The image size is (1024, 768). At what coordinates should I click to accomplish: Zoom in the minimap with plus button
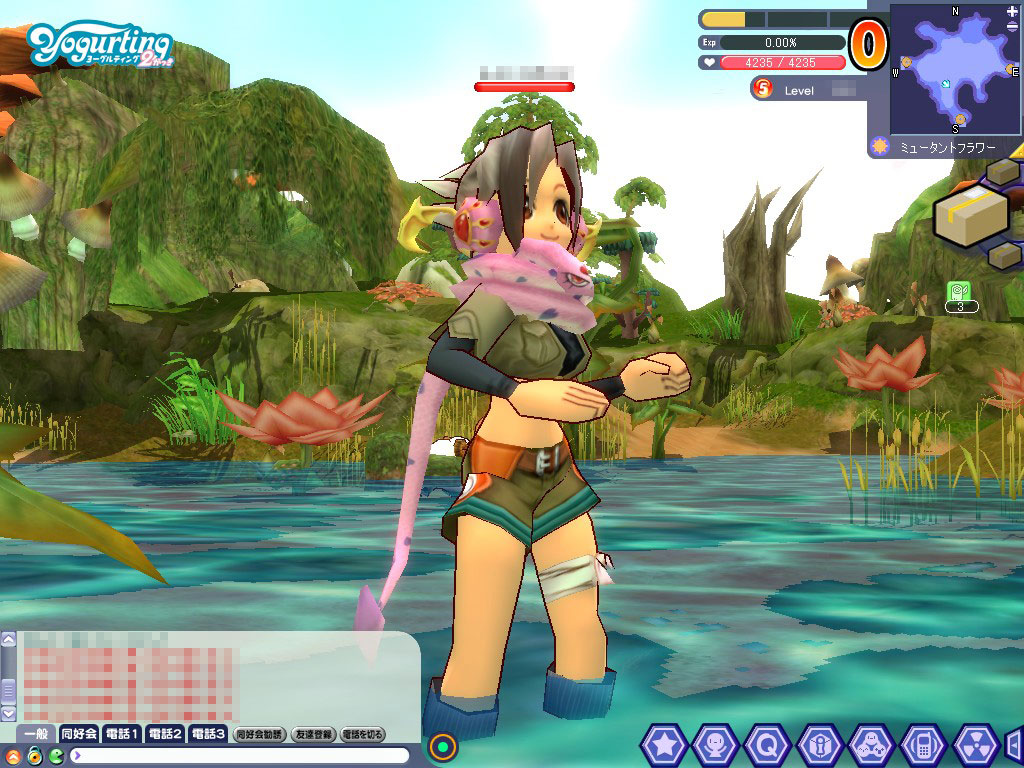(x=1012, y=11)
